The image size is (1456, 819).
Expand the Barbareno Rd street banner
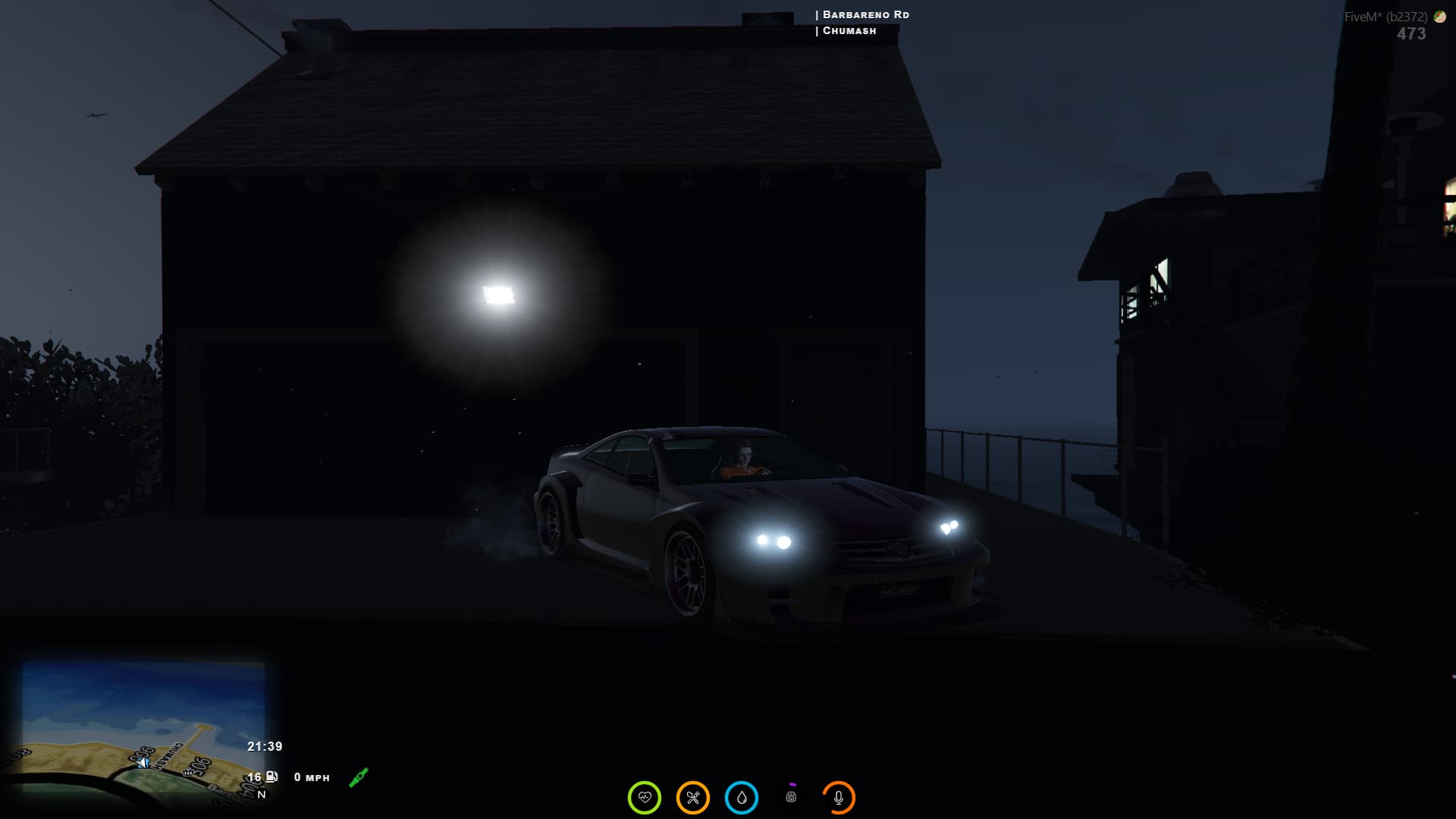click(x=863, y=14)
